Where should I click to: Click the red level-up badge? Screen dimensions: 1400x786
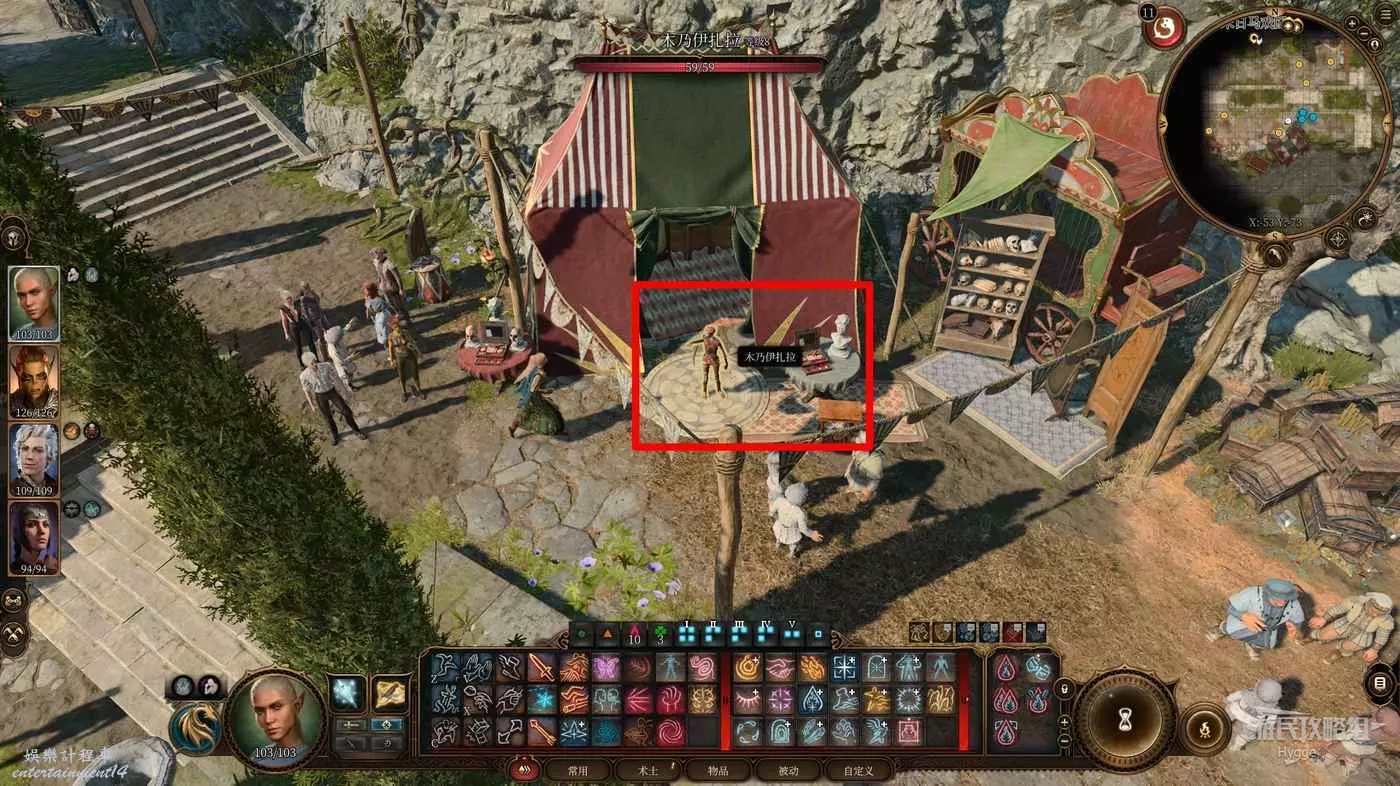1165,27
